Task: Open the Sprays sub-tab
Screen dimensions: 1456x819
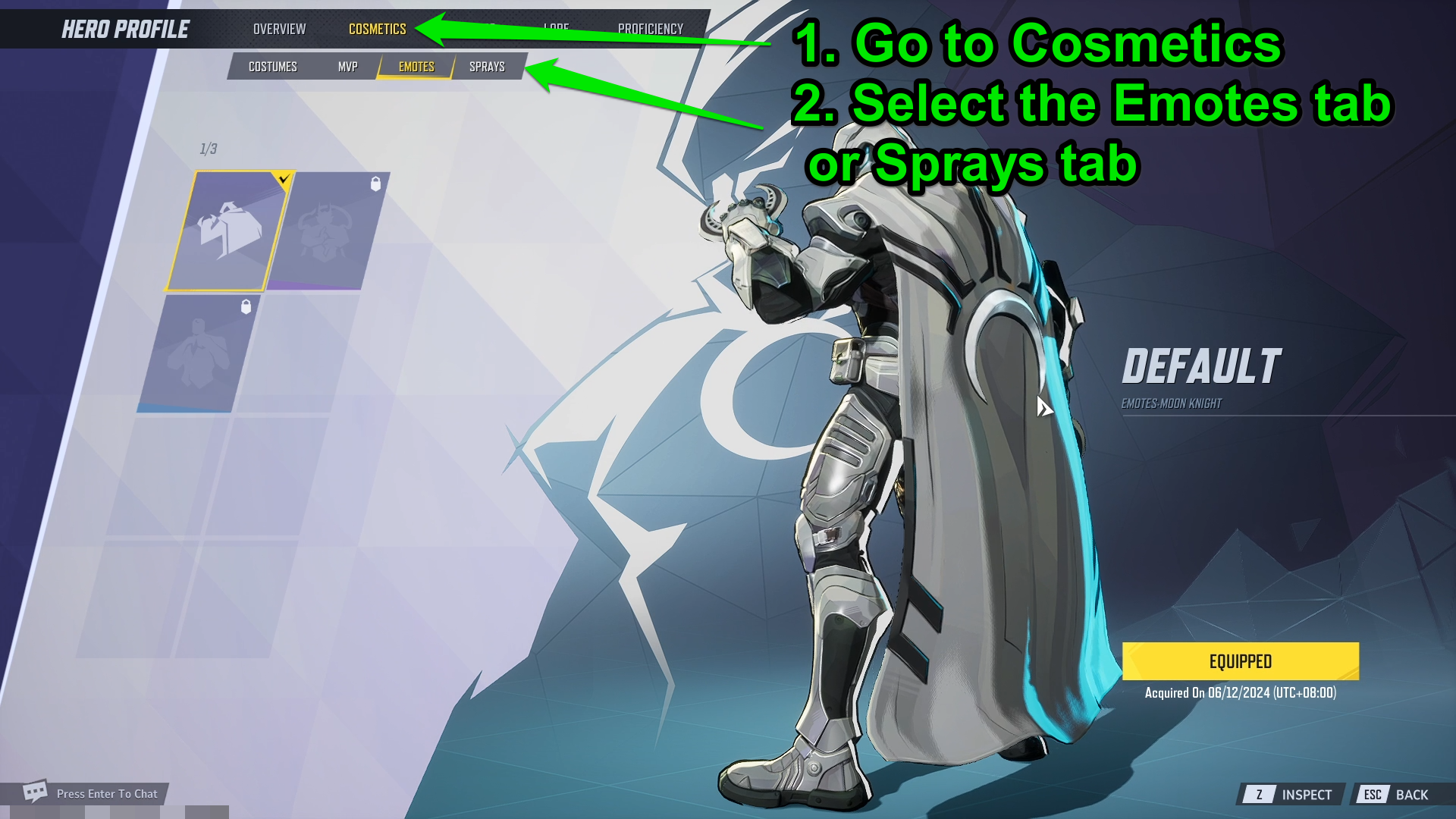Action: pyautogui.click(x=486, y=66)
